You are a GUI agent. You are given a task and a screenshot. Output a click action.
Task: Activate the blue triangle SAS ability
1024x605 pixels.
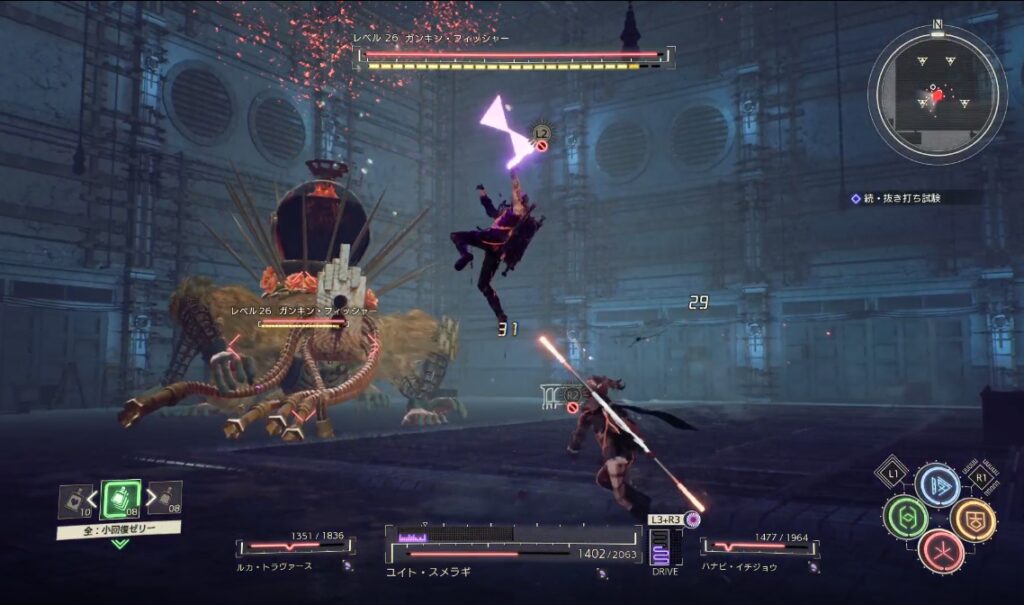click(x=937, y=485)
